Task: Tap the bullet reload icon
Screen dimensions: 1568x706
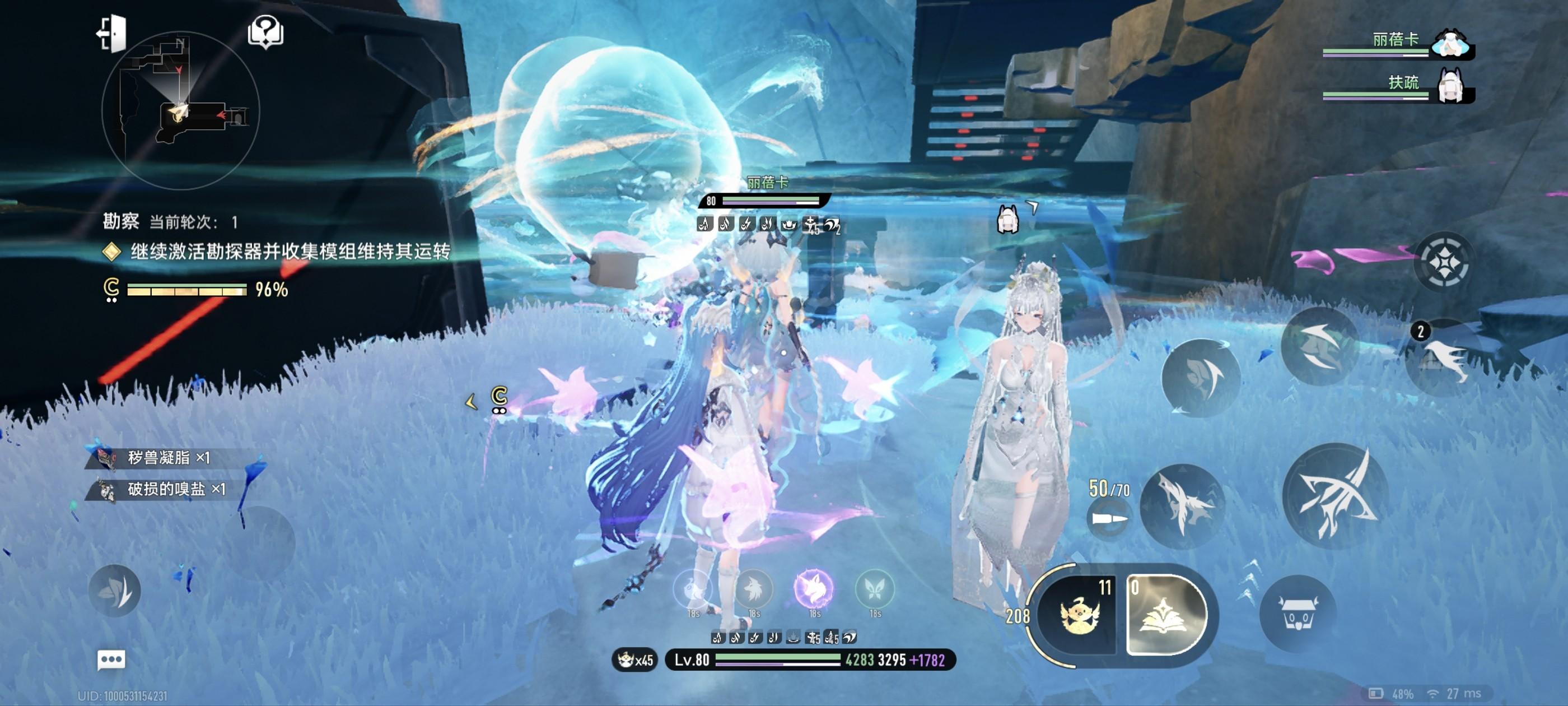Action: pyautogui.click(x=1108, y=519)
